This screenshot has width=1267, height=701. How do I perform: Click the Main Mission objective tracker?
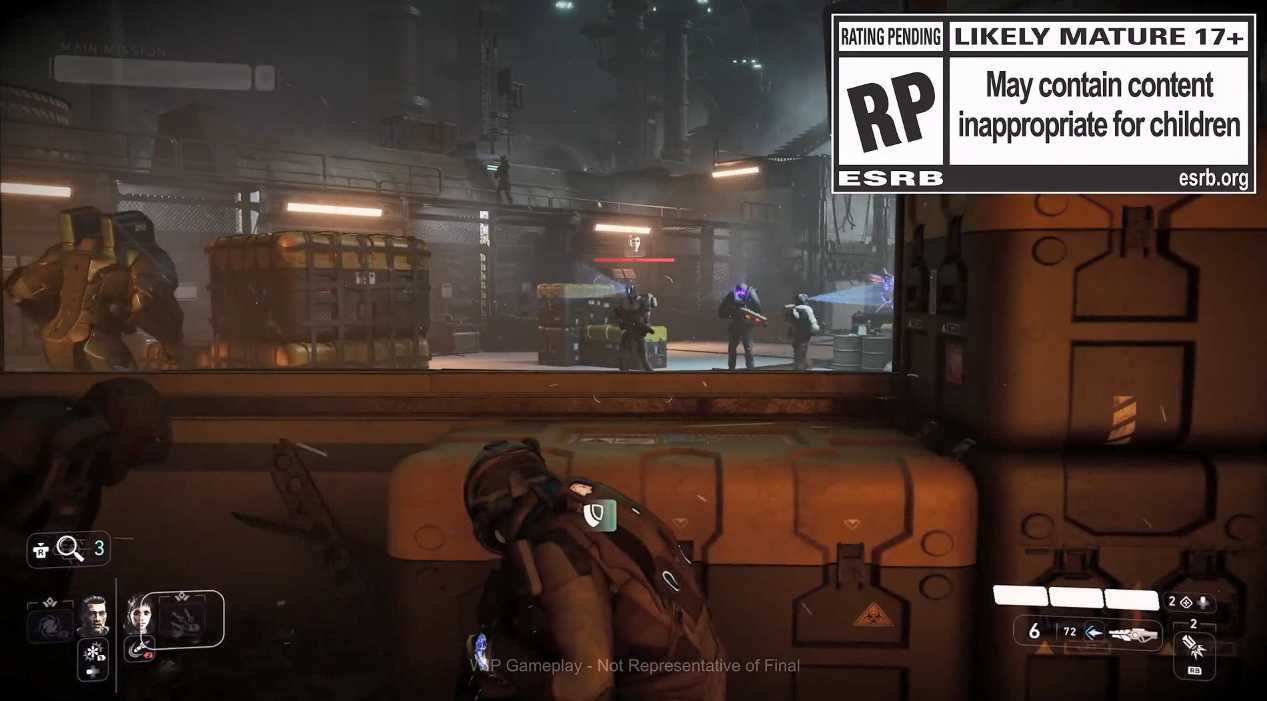[152, 73]
